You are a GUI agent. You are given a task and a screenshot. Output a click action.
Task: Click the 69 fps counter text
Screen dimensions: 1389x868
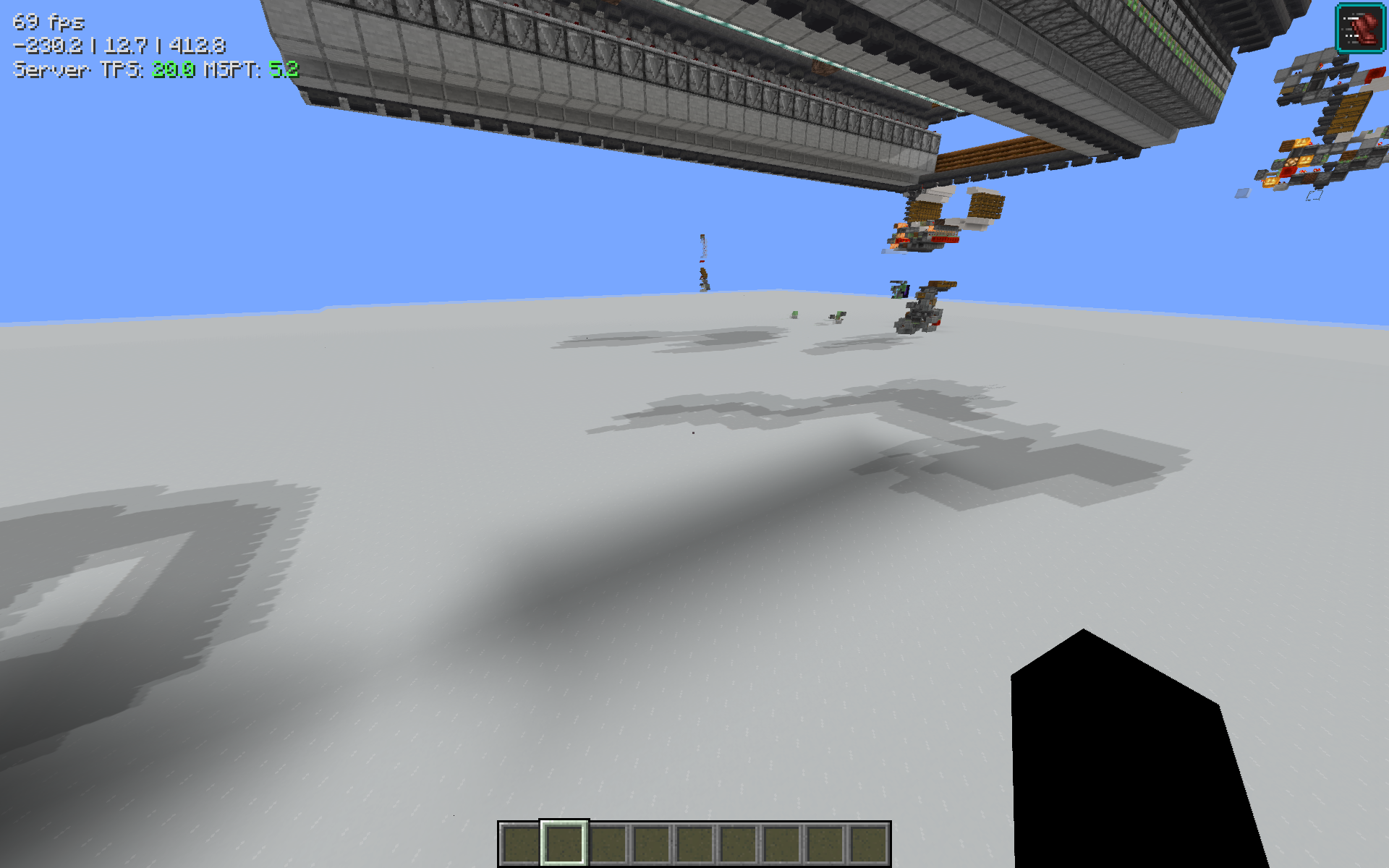click(x=48, y=22)
